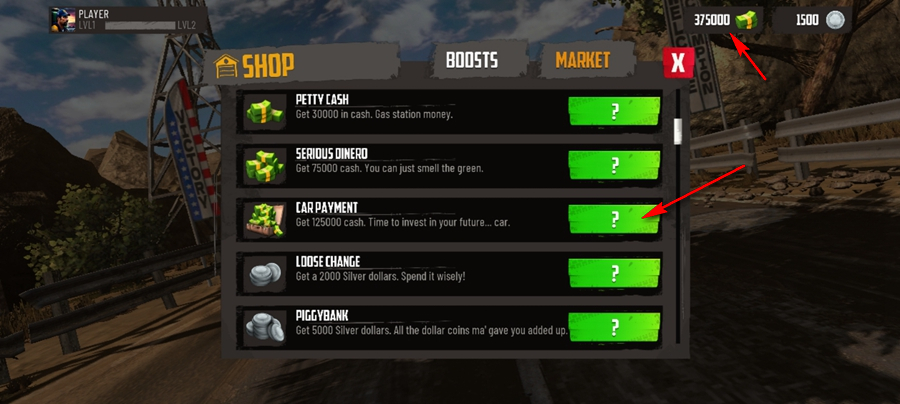Viewport: 900px width, 404px height.
Task: Select the Shop tab
Action: point(257,65)
